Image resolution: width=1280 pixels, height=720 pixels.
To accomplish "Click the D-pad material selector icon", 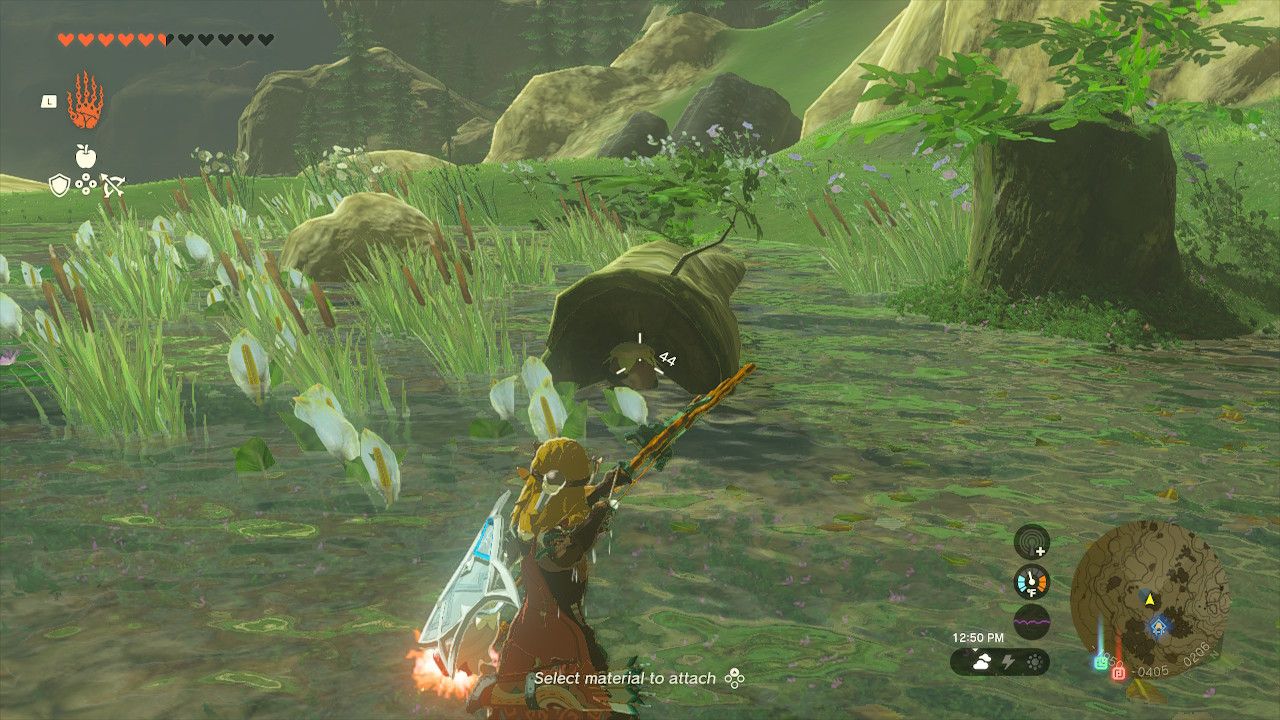I will point(85,184).
